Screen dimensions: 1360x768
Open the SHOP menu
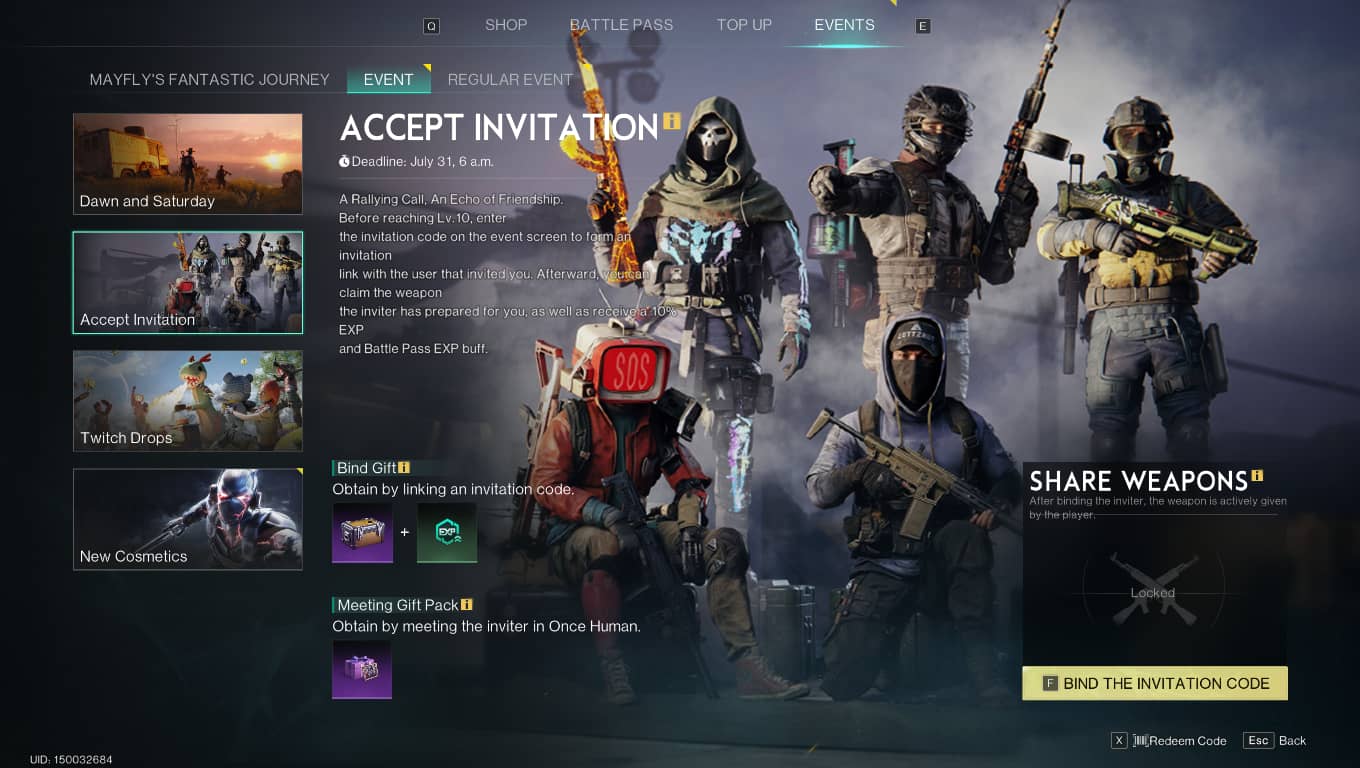[506, 24]
